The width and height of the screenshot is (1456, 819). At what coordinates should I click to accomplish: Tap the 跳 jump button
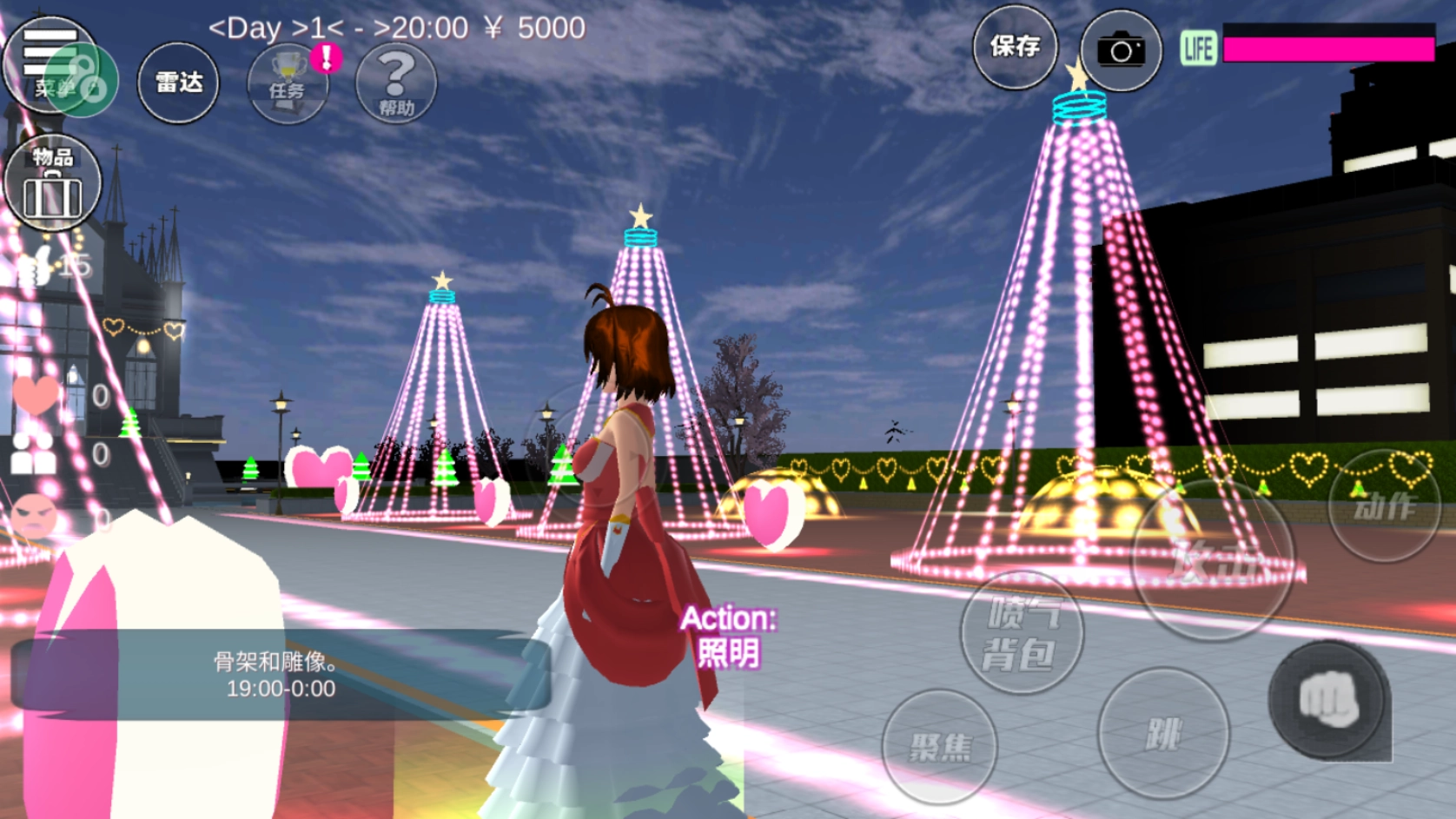coord(1163,734)
